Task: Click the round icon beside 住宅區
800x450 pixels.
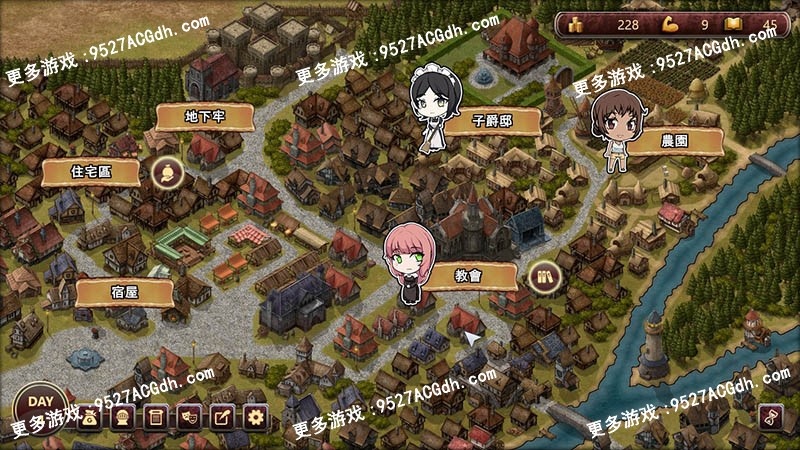Action: click(x=166, y=172)
